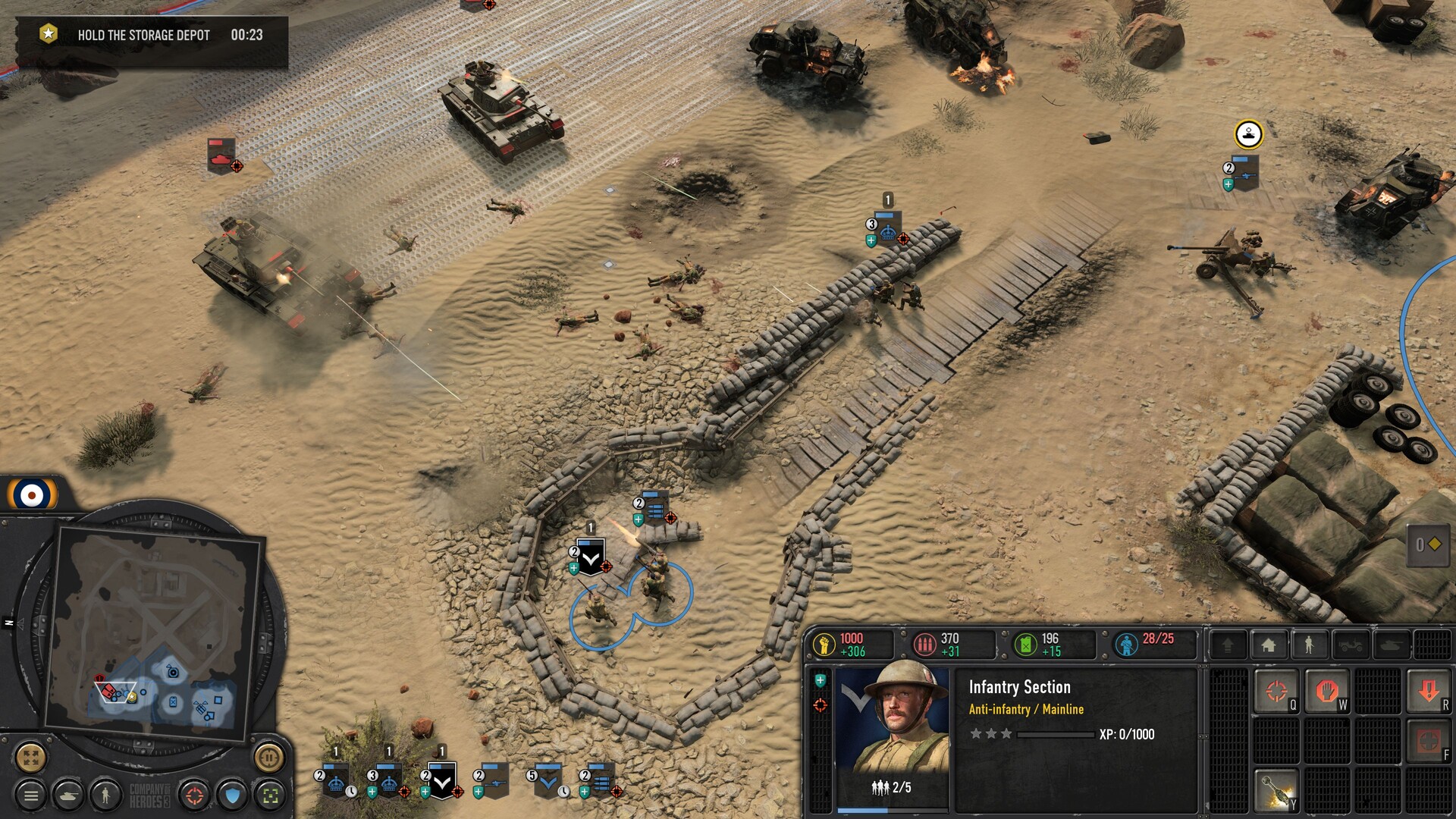Screen dimensions: 1456x819
Task: Switch to the infantry production tab
Action: pos(1309,645)
